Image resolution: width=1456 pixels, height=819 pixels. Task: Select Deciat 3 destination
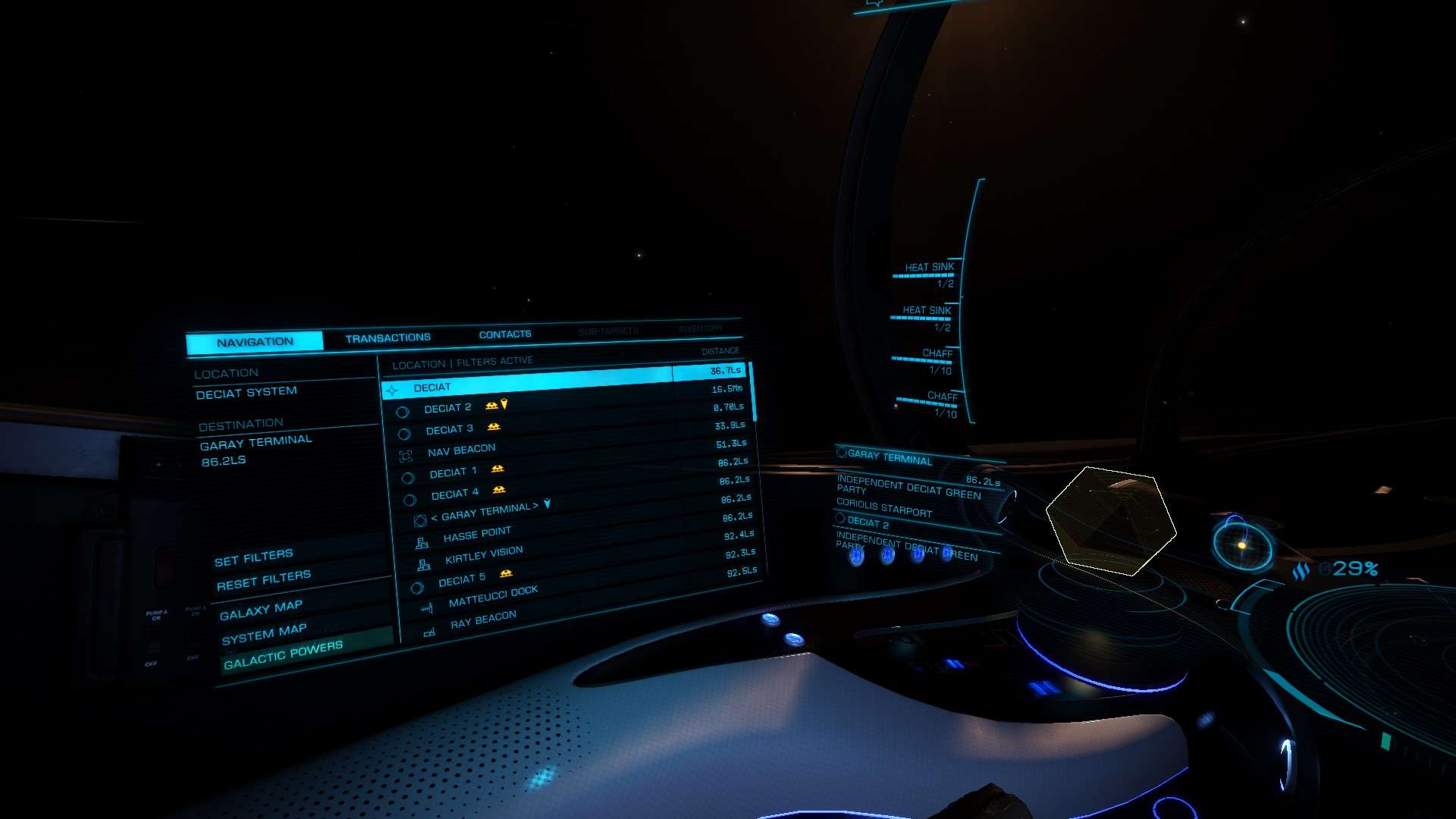449,429
